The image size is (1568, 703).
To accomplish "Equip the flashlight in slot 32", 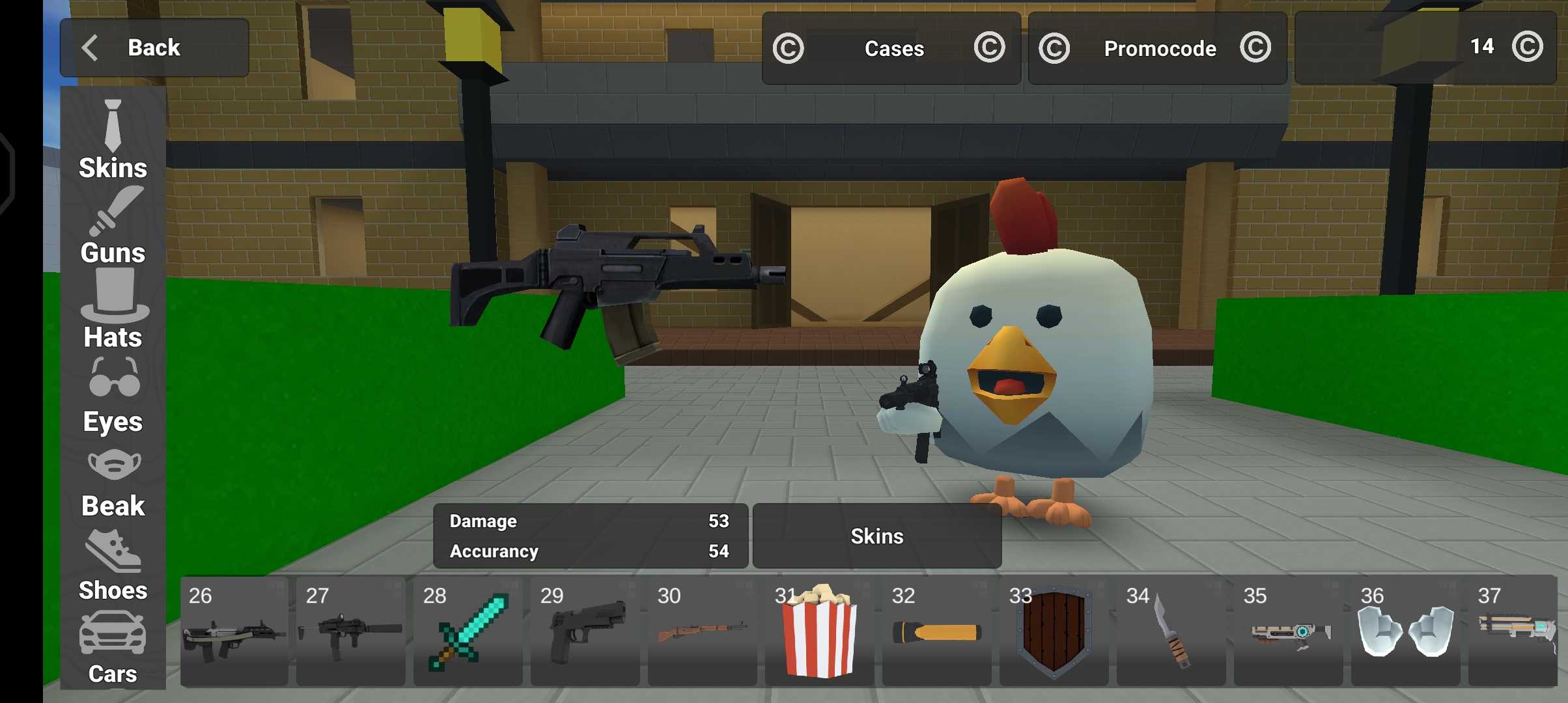I will click(x=936, y=631).
